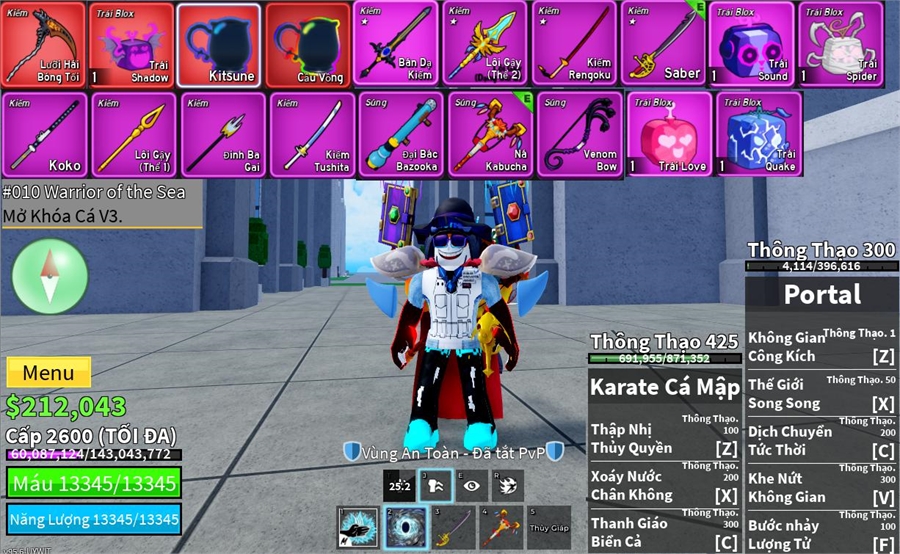
Task: Select the Kitsune fruit inventory slot
Action: click(x=219, y=45)
